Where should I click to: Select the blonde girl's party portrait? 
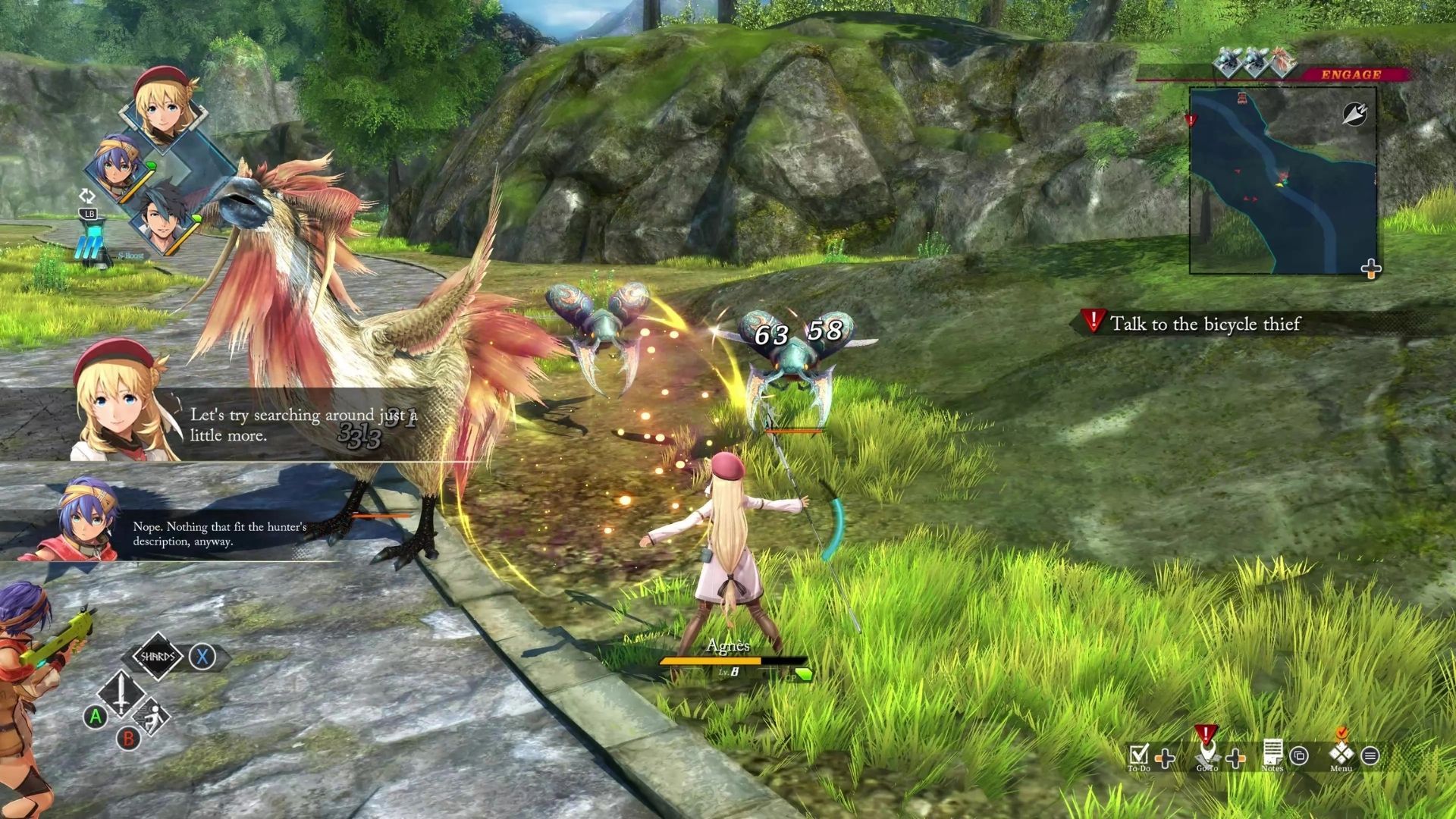coord(163,108)
